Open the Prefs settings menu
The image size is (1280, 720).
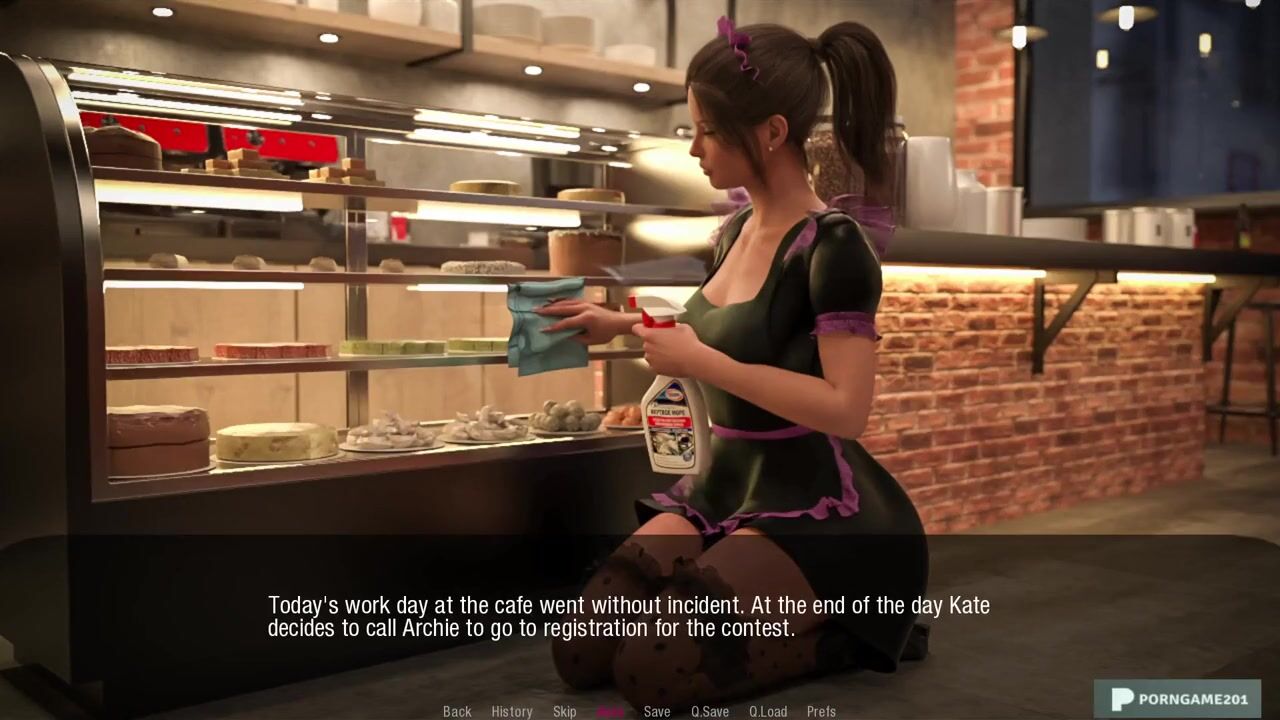pos(821,711)
